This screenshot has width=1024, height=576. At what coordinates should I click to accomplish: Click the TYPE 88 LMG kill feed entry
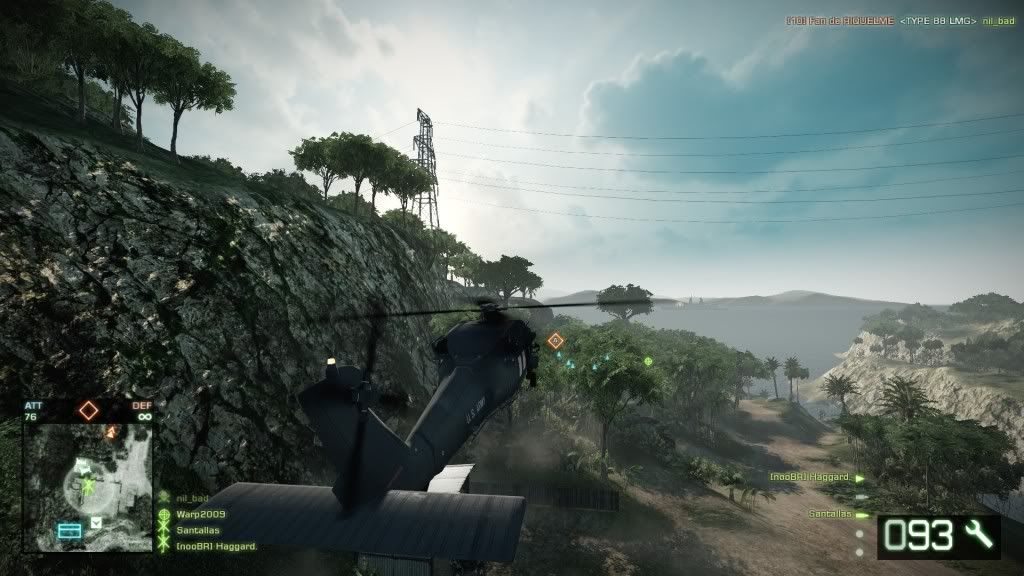coord(937,20)
